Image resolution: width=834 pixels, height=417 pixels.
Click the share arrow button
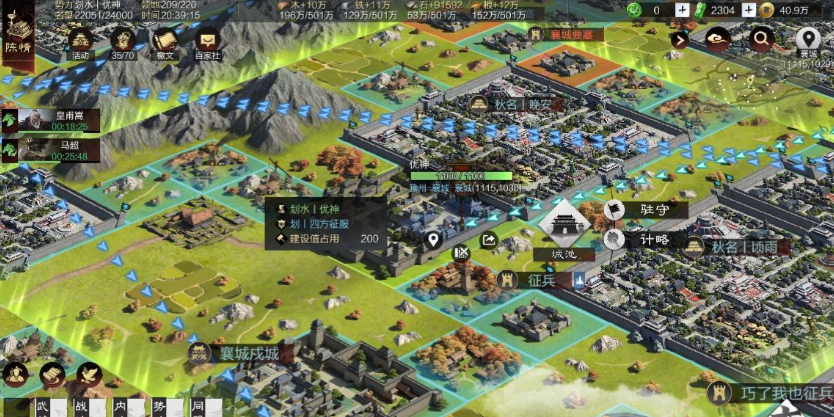click(x=489, y=240)
